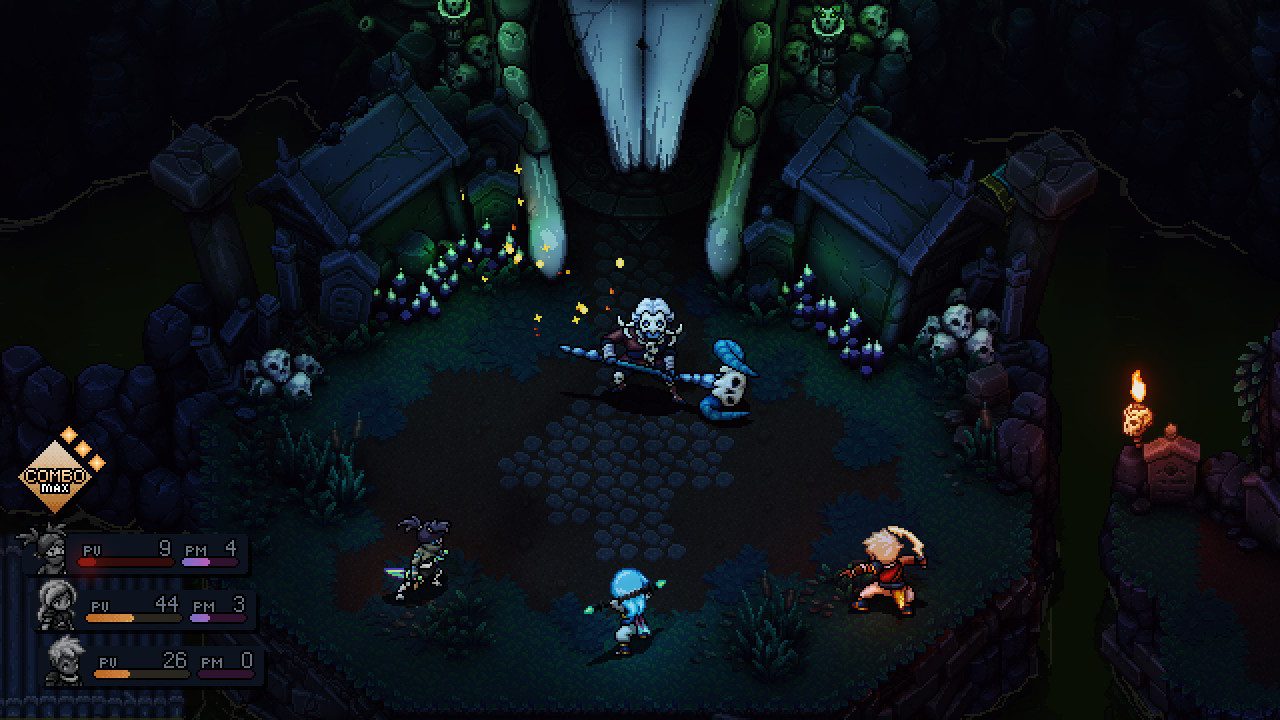1280x720 pixels.
Task: Pick the spiky-haired party member's portrait
Action: click(65, 659)
